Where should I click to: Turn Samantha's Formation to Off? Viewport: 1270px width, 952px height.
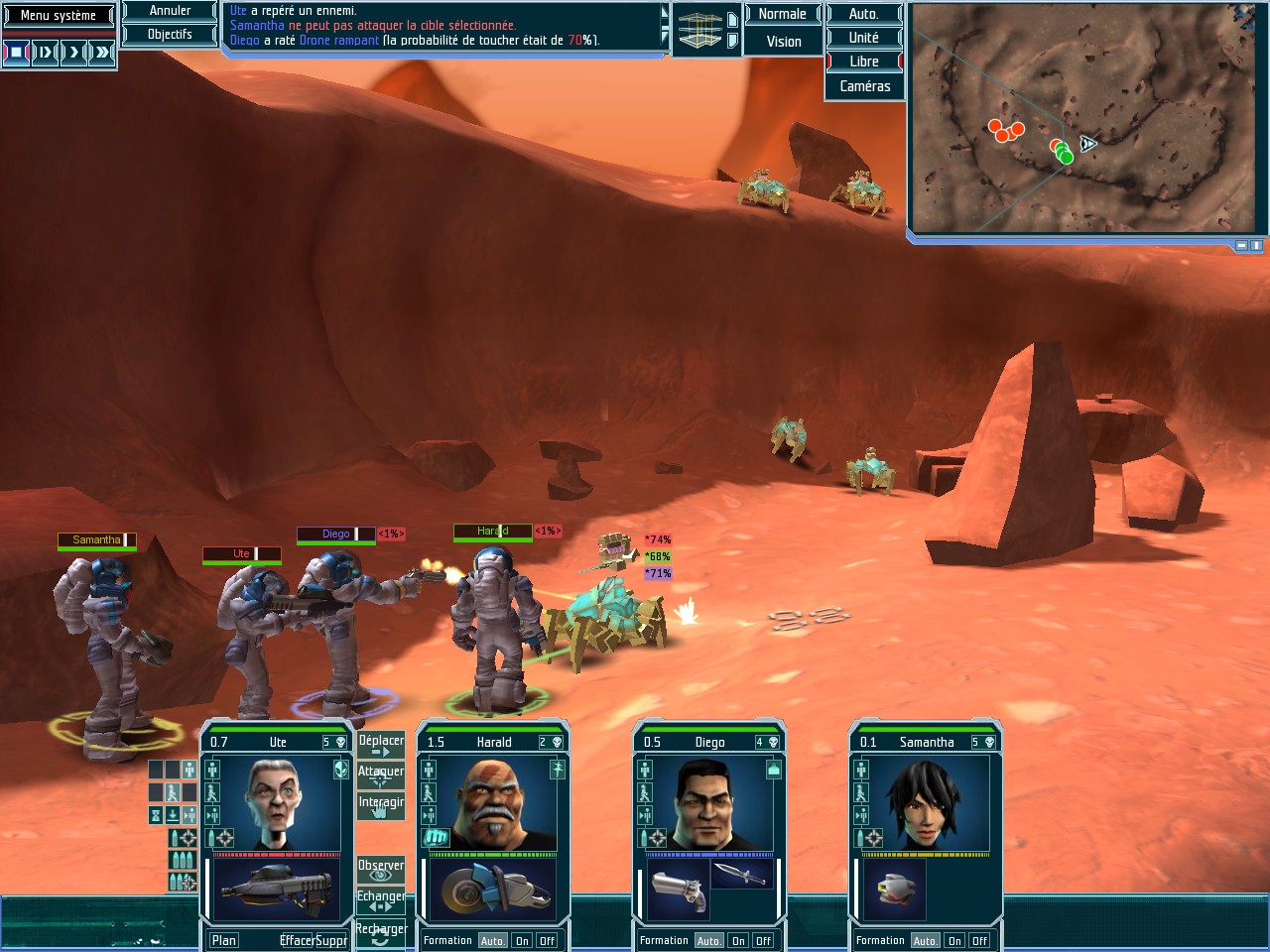click(979, 941)
